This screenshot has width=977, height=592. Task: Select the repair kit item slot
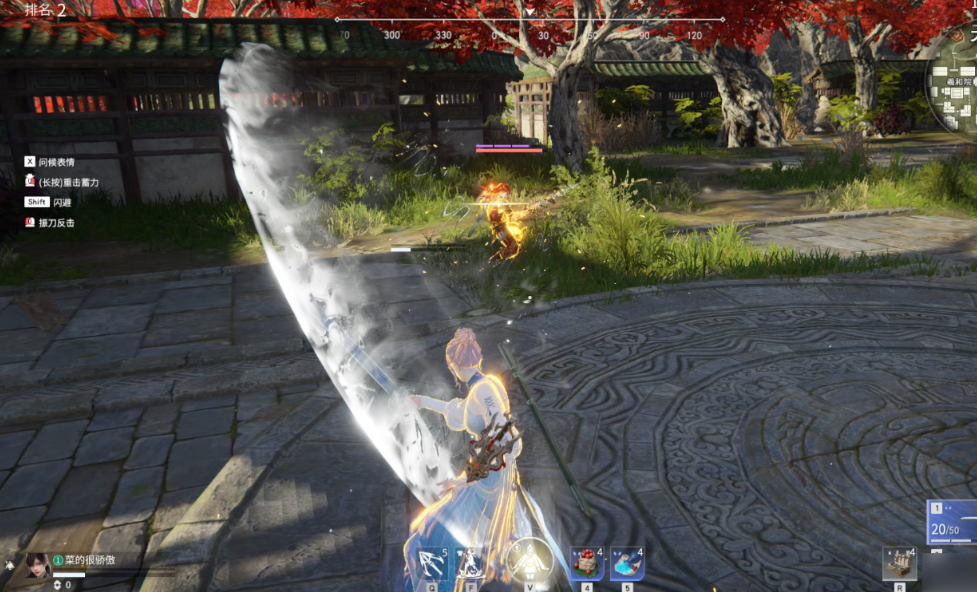[x=899, y=563]
